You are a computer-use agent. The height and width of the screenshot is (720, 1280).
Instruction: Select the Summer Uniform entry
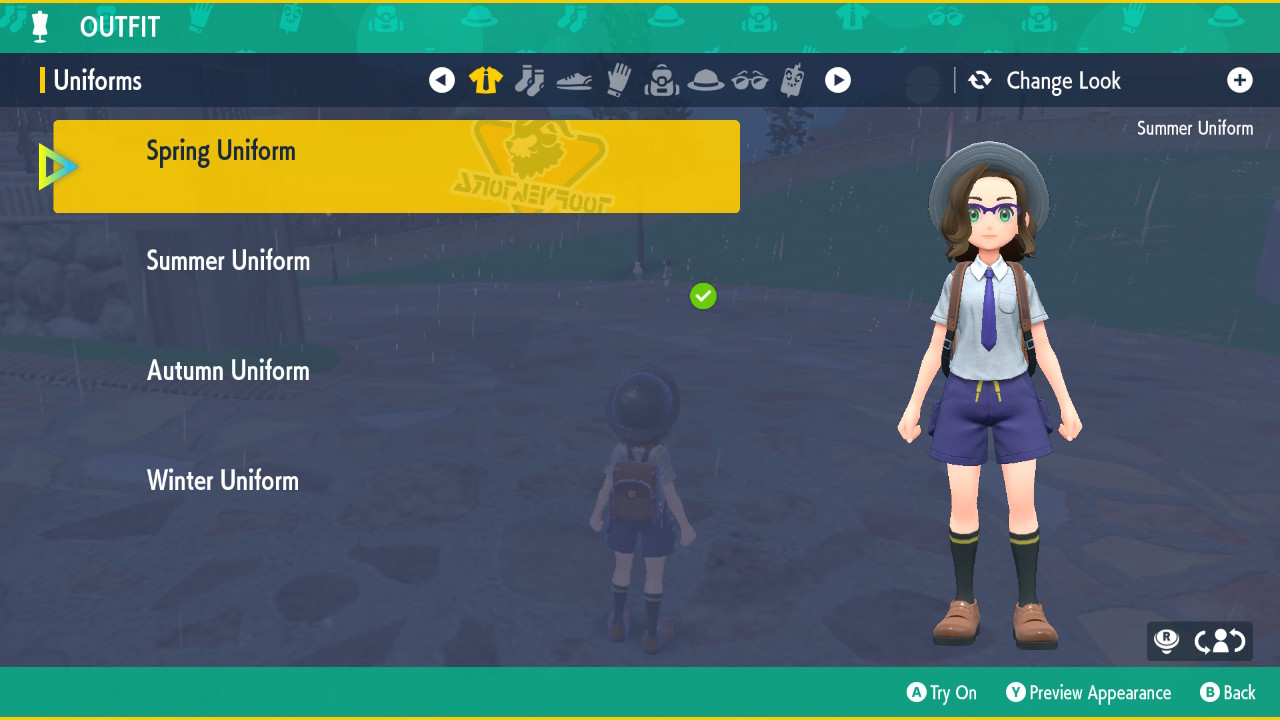coord(228,261)
